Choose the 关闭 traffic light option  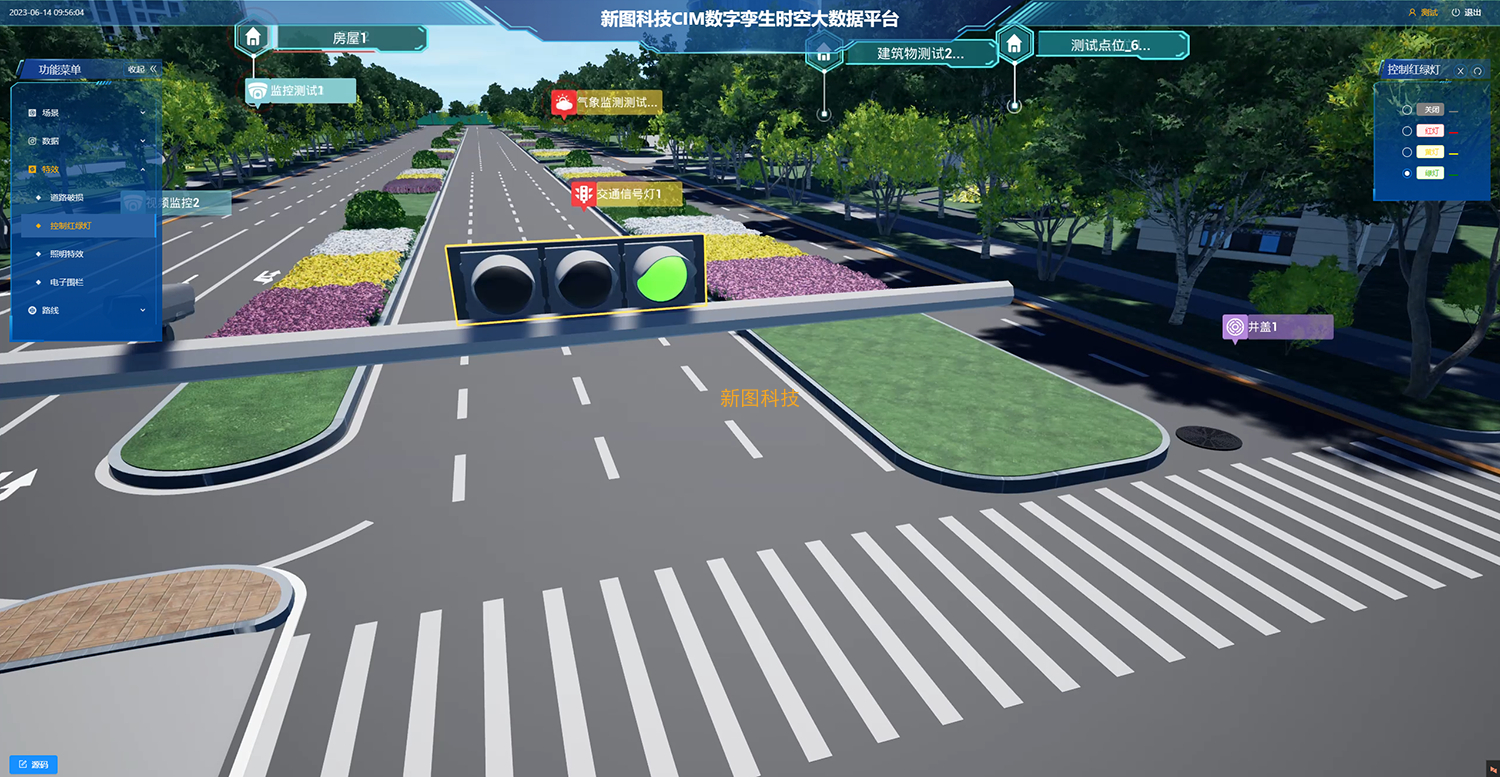click(x=1408, y=110)
